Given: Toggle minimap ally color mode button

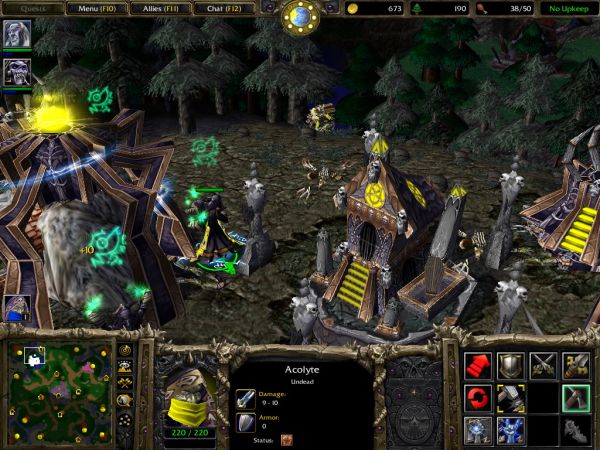Looking at the screenshot, I should [x=125, y=383].
